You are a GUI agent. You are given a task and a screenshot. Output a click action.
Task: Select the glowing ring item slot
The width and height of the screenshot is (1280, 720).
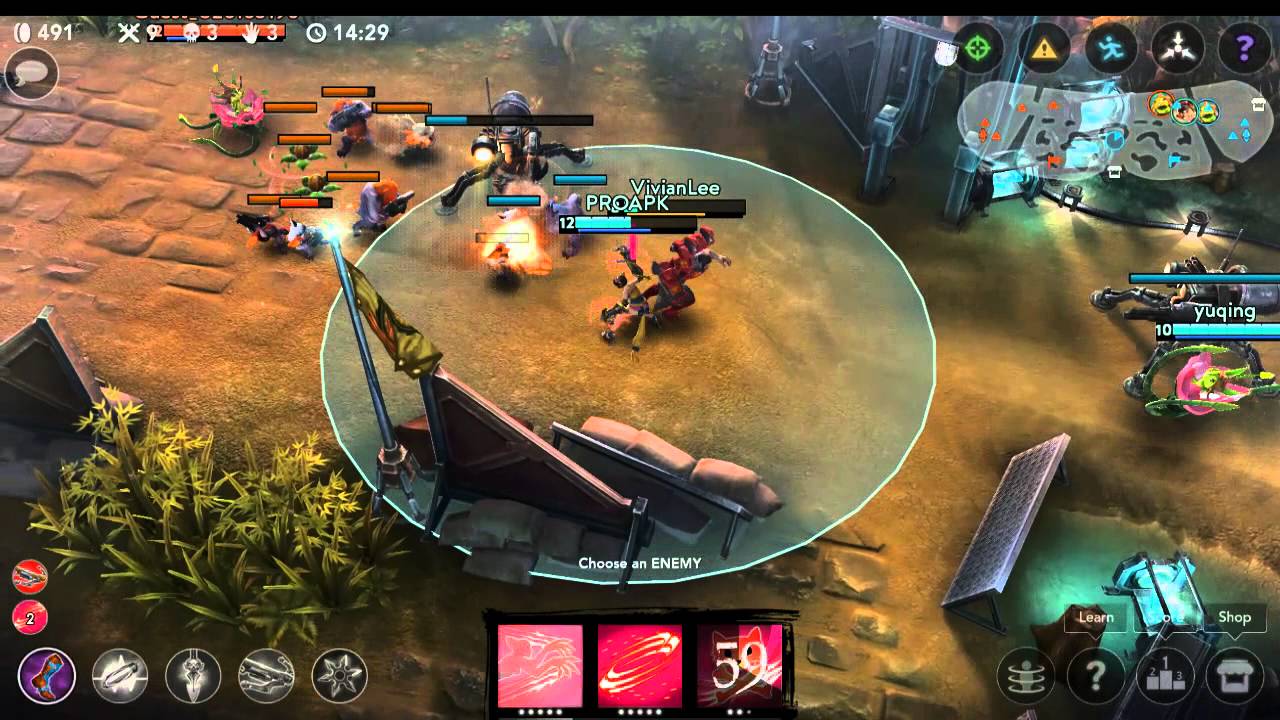[120, 676]
